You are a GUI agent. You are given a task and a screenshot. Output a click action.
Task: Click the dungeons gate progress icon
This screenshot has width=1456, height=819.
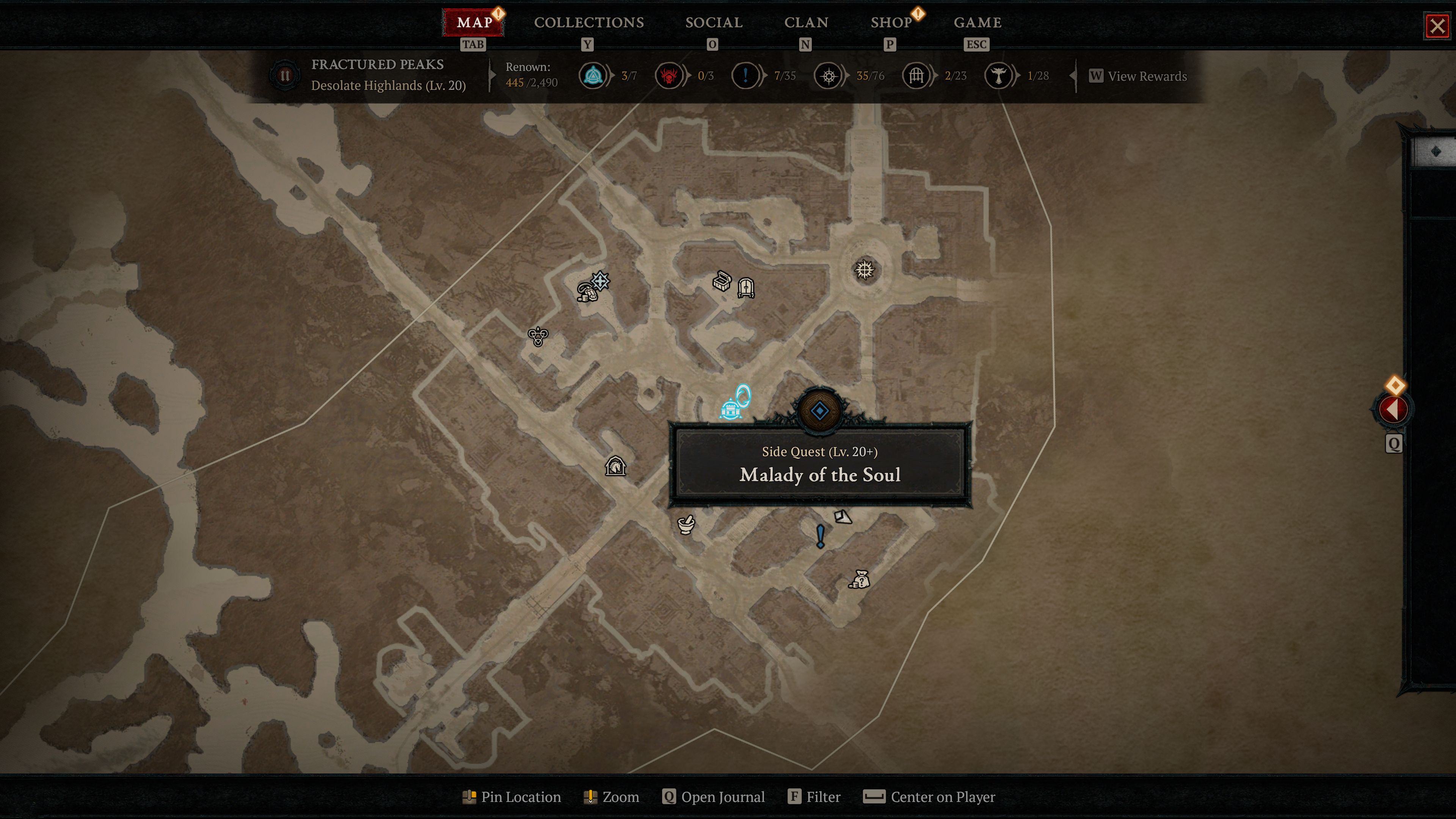pos(916,76)
